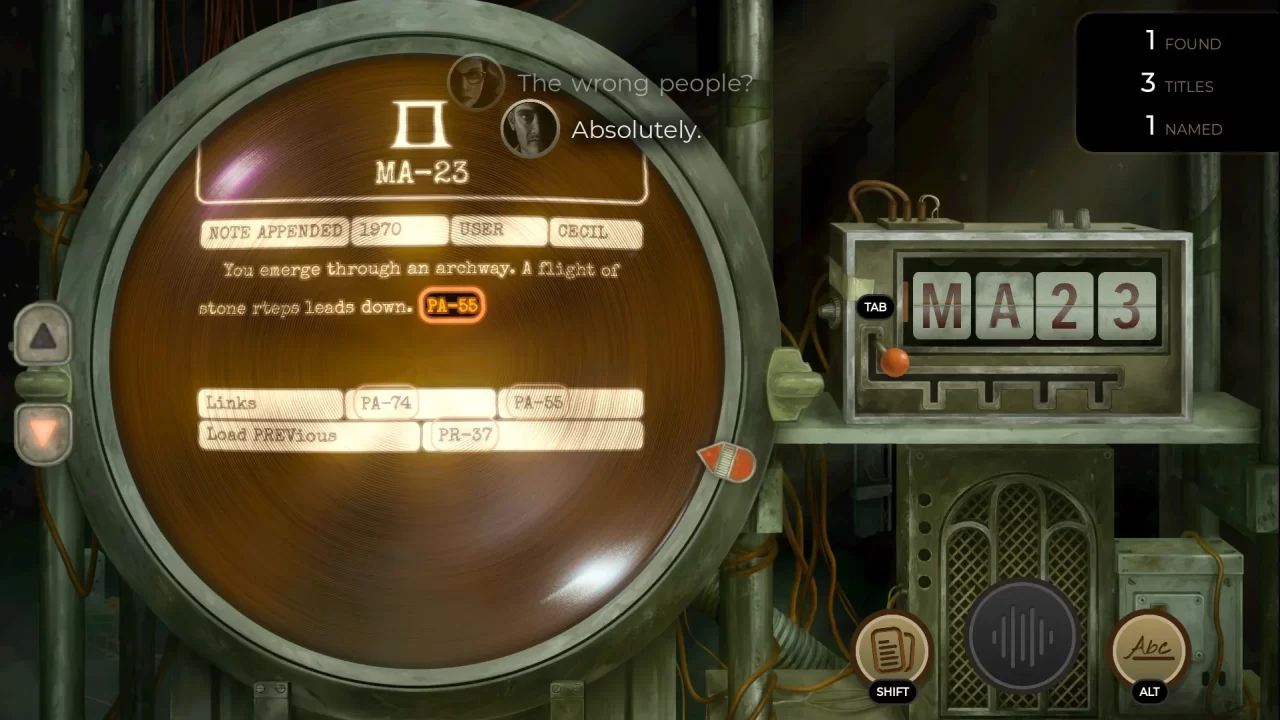This screenshot has height=720, width=1280.
Task: Spin the 3 digit wheel on the tuner
Action: pyautogui.click(x=1127, y=307)
